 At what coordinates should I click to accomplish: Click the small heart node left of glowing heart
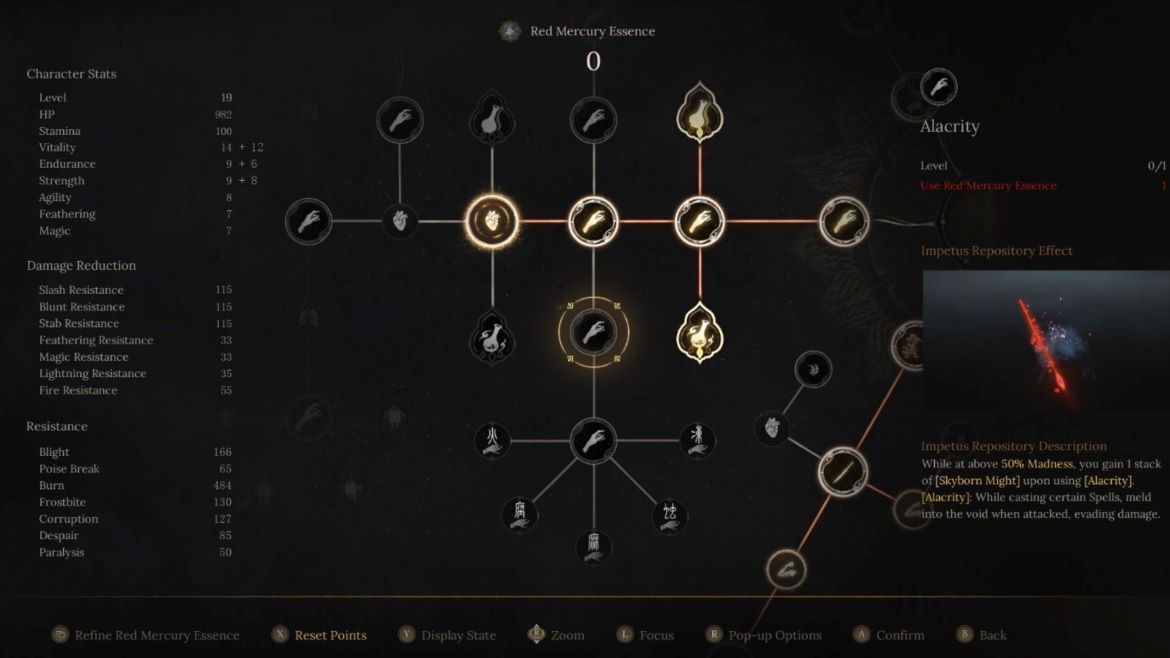pos(399,221)
